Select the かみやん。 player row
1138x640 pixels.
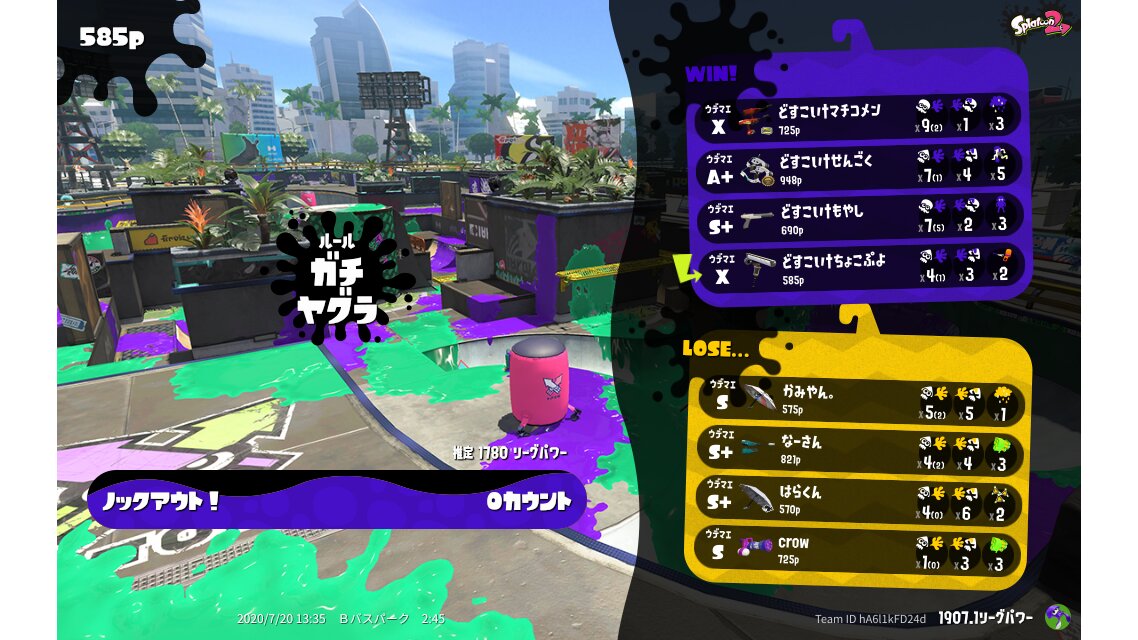[858, 400]
